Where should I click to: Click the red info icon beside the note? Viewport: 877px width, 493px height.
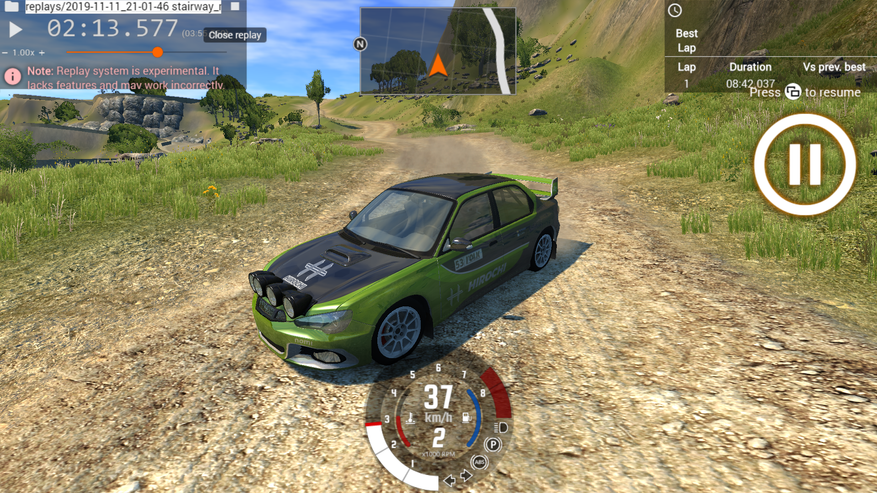click(12, 76)
